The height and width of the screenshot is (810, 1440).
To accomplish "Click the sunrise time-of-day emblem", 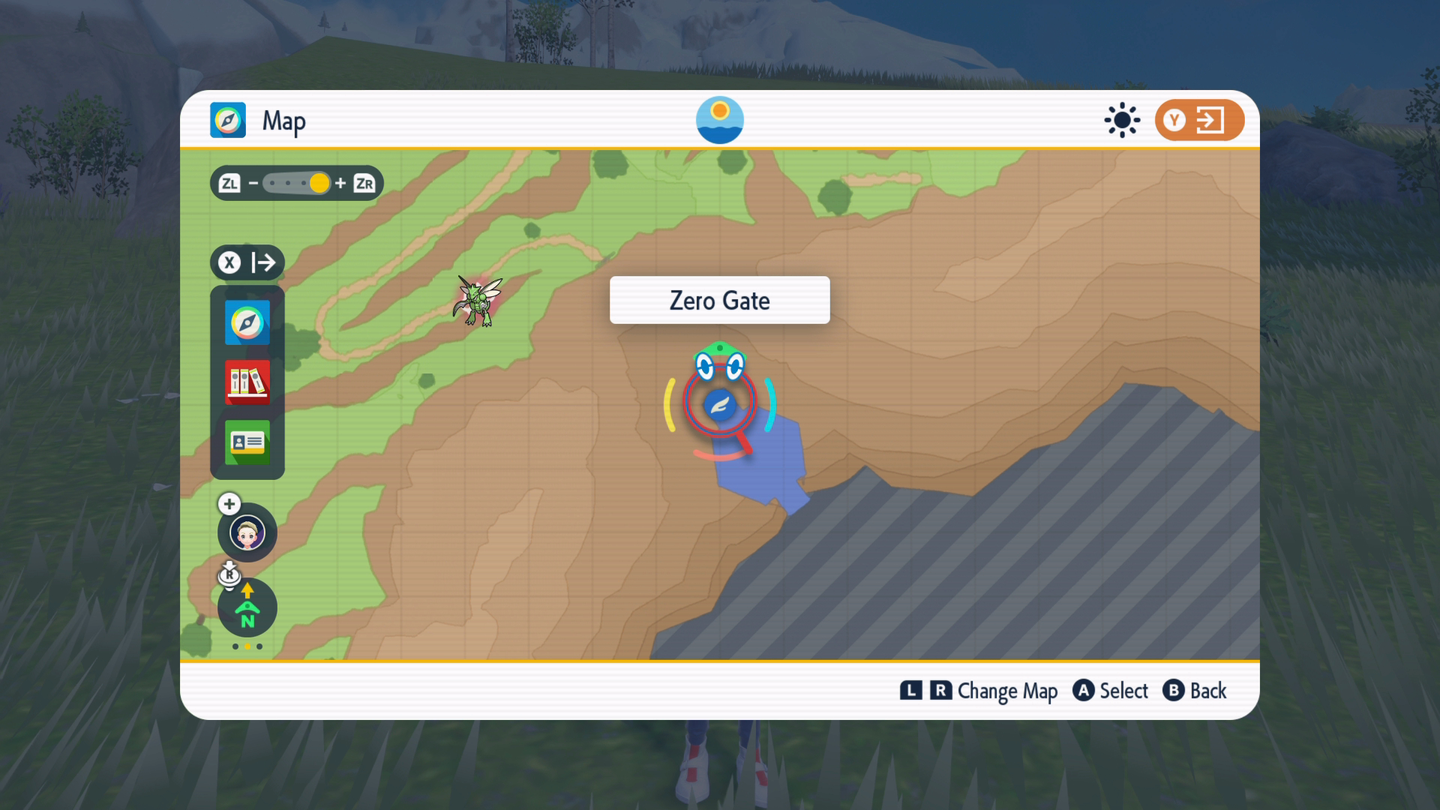I will [720, 121].
